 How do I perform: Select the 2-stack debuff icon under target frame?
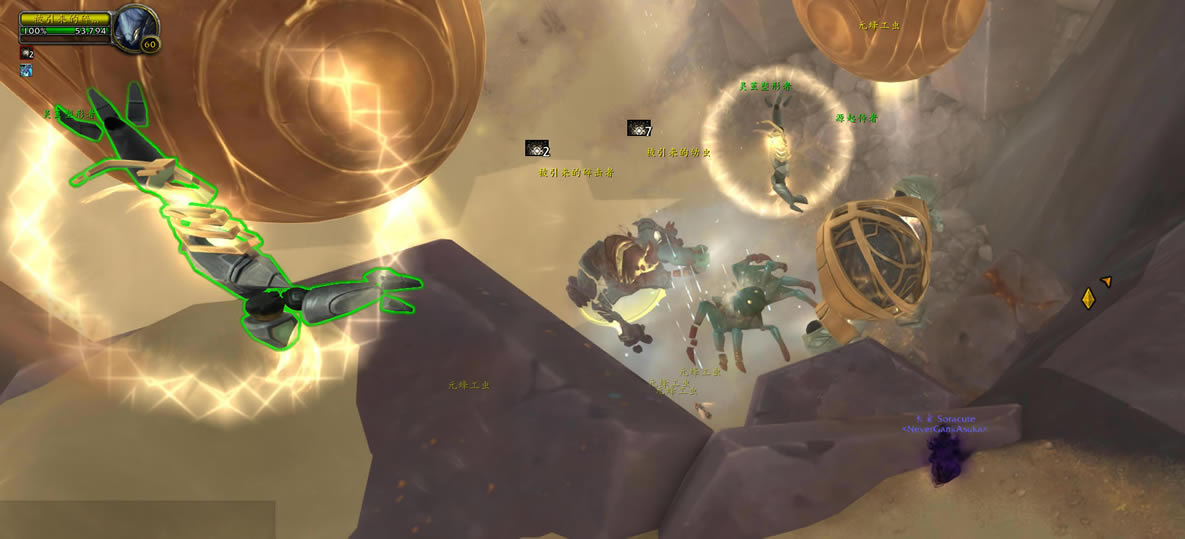[x=26, y=53]
